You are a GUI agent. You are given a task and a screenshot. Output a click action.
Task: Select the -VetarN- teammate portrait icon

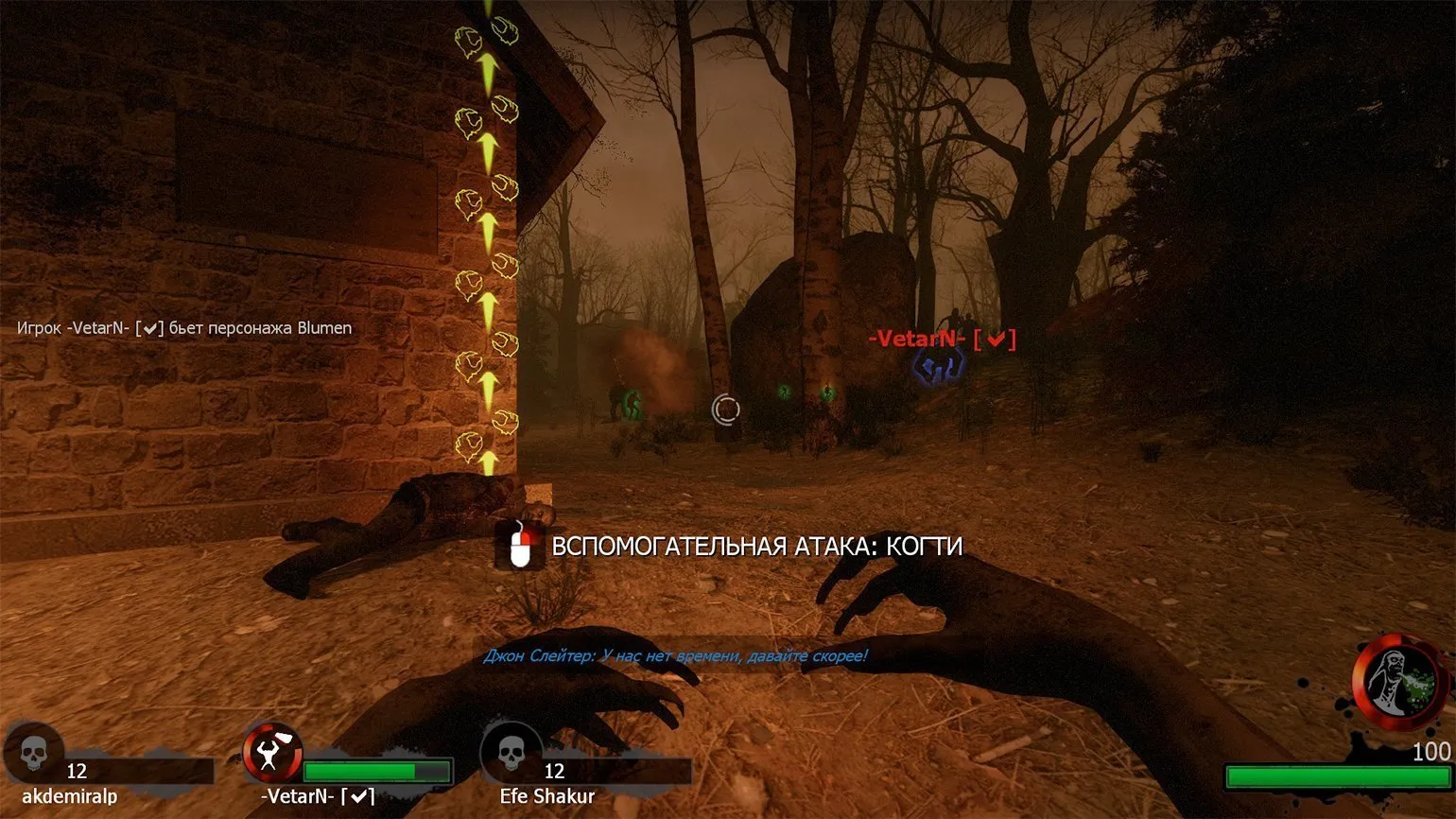point(272,754)
